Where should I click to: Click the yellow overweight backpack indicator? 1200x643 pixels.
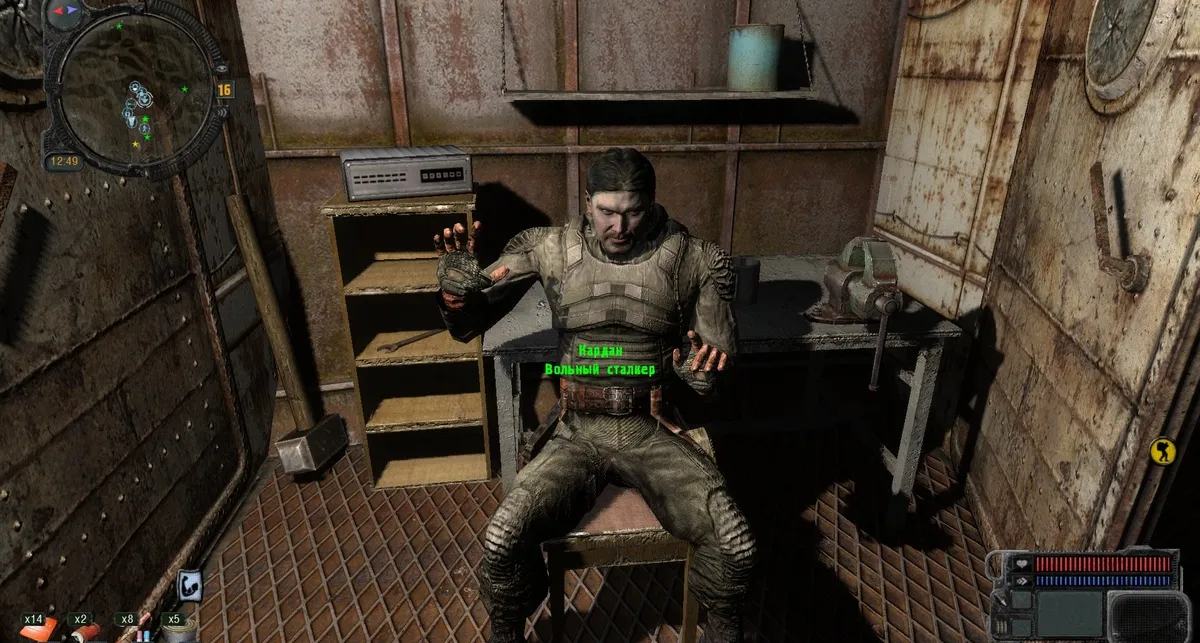click(x=1161, y=450)
